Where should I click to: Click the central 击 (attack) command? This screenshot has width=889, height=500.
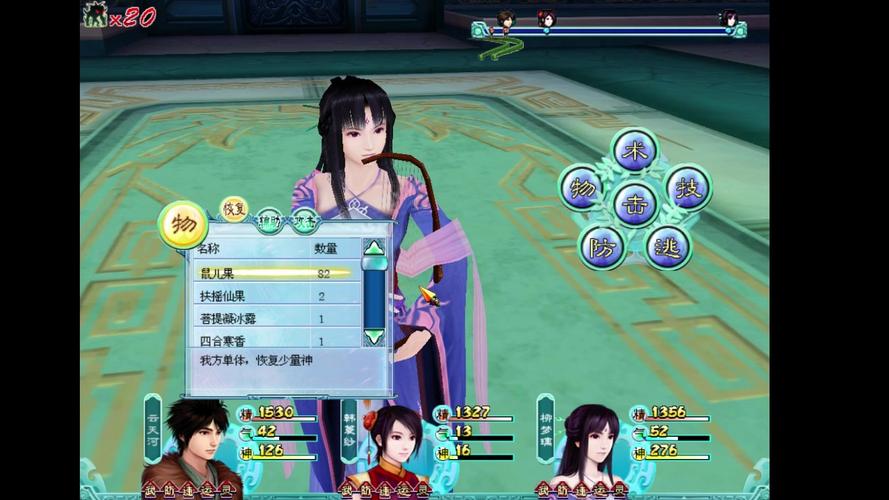coord(635,203)
